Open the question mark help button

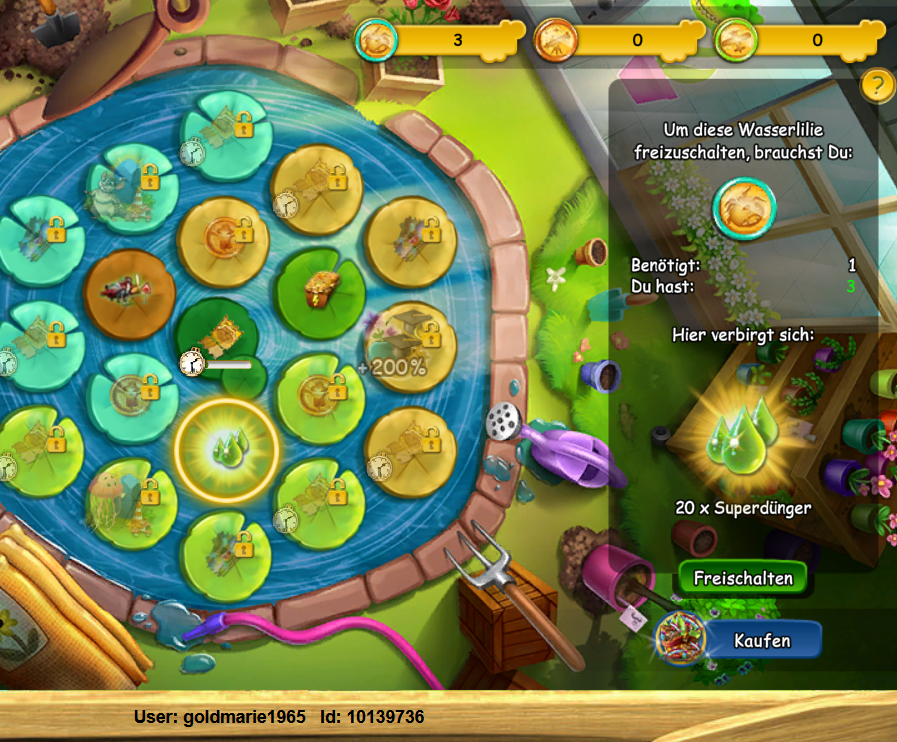pyautogui.click(x=877, y=85)
